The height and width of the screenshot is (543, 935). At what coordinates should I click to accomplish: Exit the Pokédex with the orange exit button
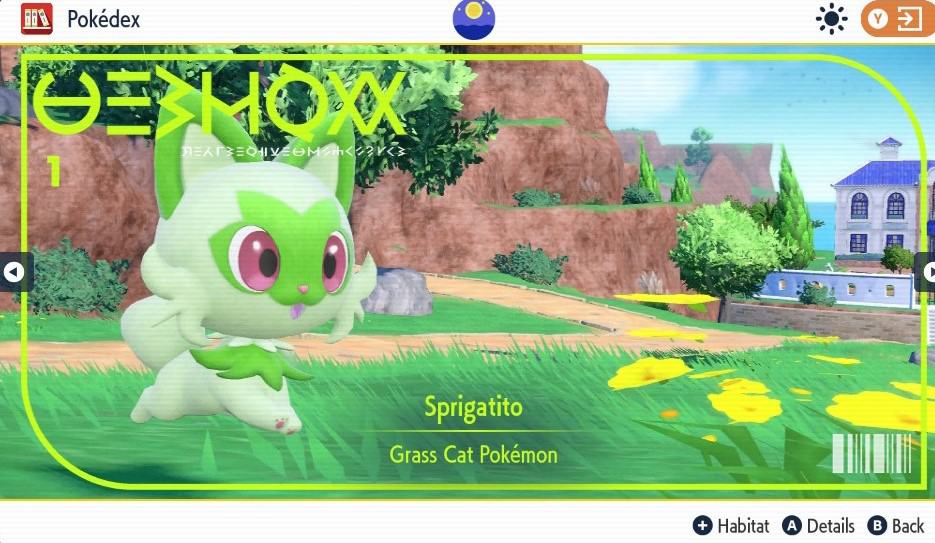click(897, 20)
